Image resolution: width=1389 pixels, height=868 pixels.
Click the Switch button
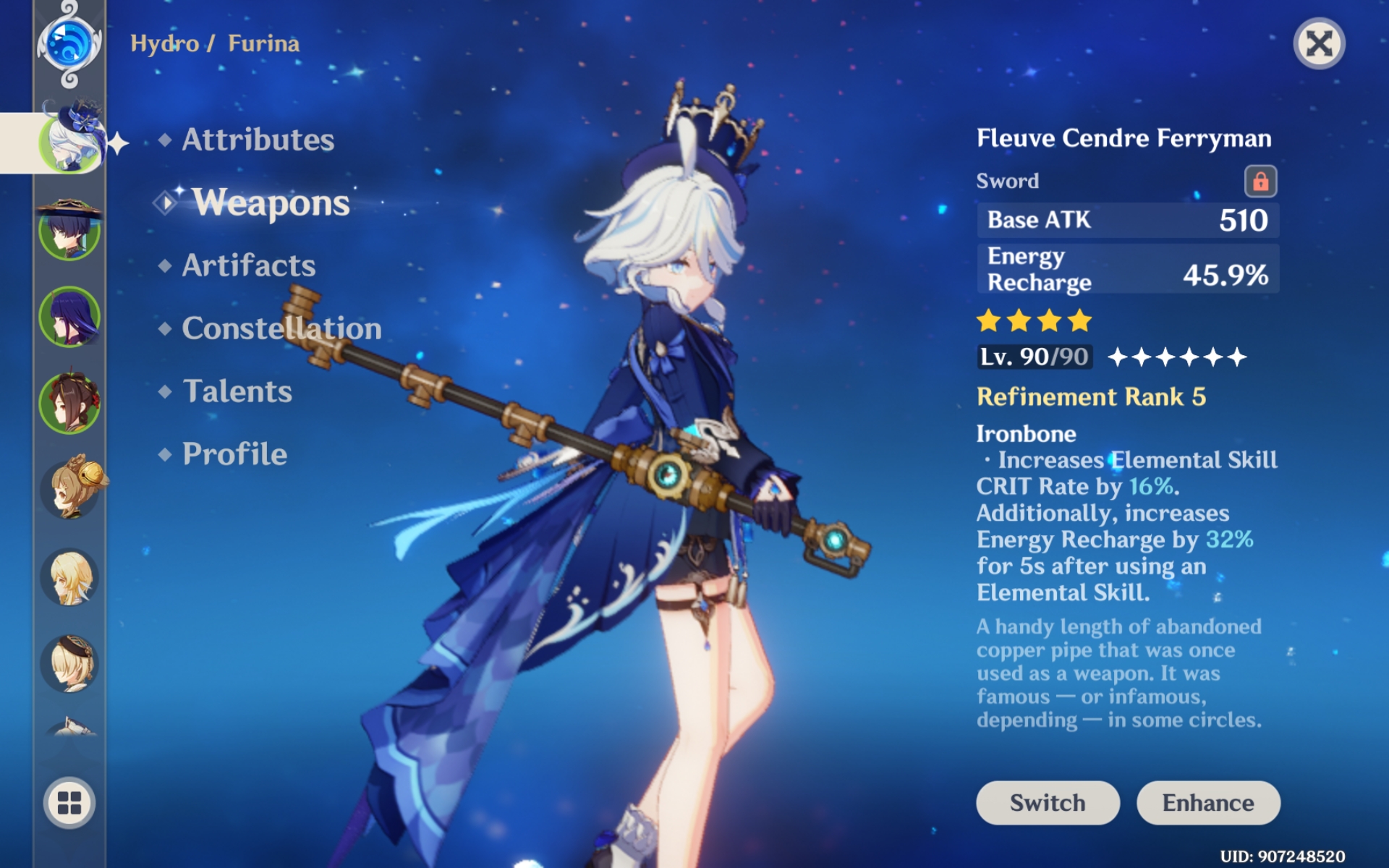[1048, 802]
